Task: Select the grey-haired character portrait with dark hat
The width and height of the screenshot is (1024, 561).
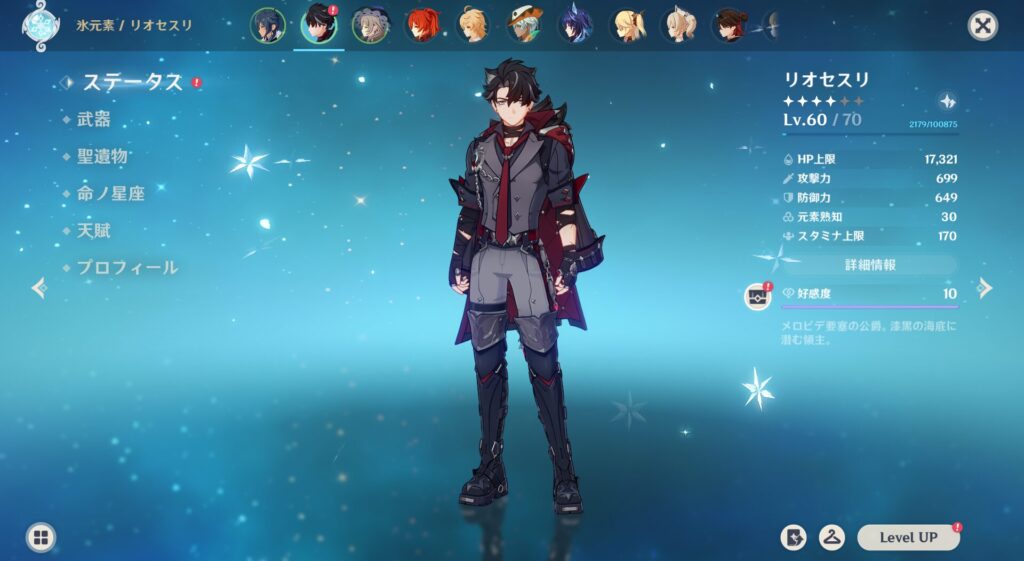Action: 370,25
